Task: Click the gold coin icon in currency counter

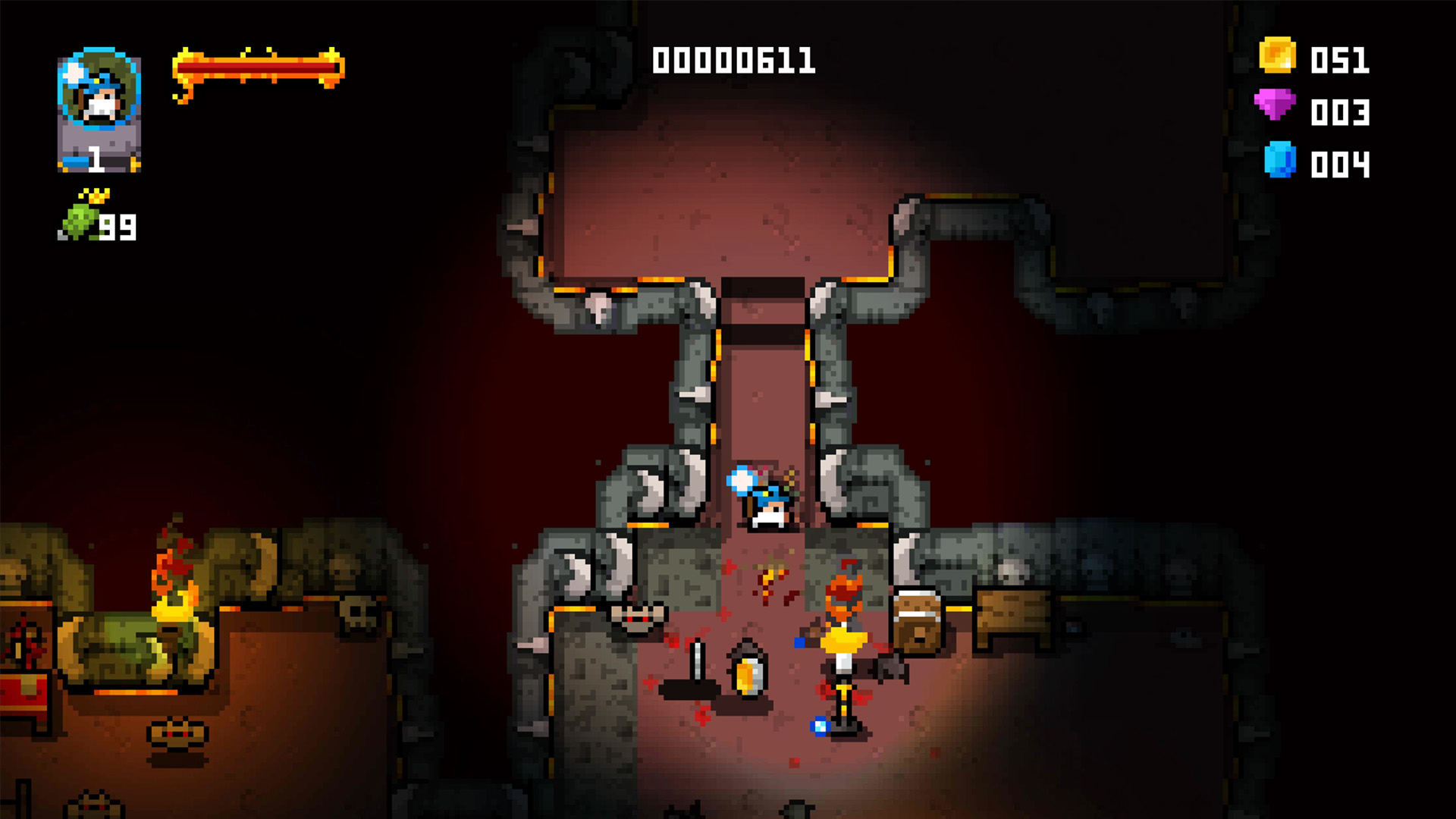Action: click(x=1277, y=55)
